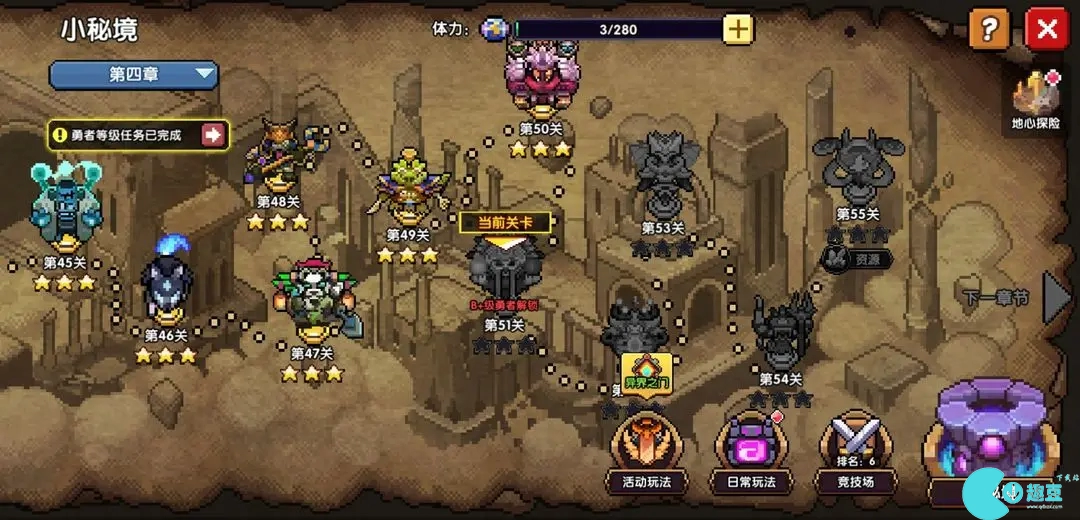Image resolution: width=1080 pixels, height=520 pixels.
Task: Select the current stage 第51关
Action: click(505, 268)
